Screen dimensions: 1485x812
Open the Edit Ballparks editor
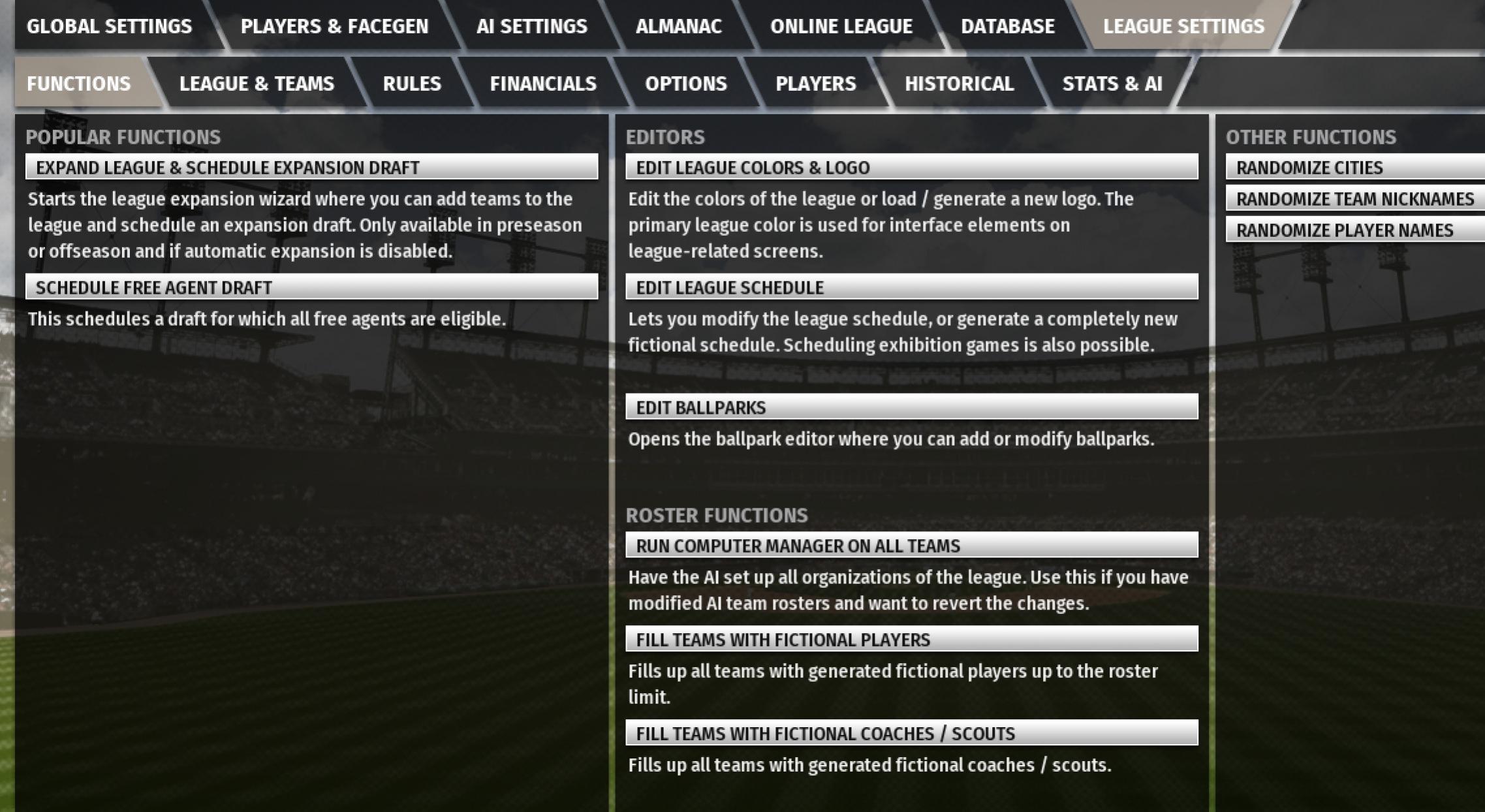tap(911, 407)
